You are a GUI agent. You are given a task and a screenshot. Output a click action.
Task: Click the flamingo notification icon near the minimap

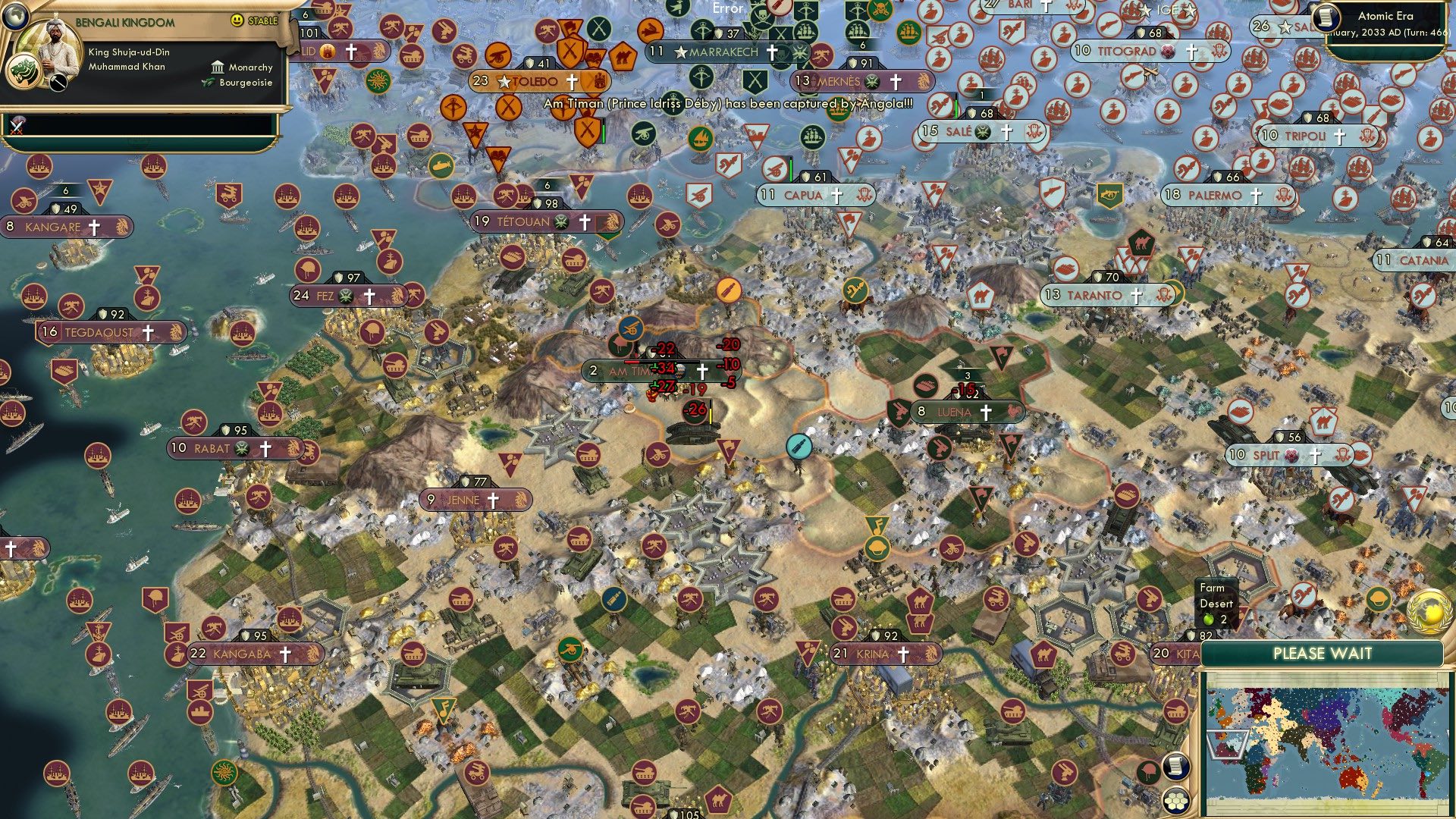pyautogui.click(x=1147, y=770)
